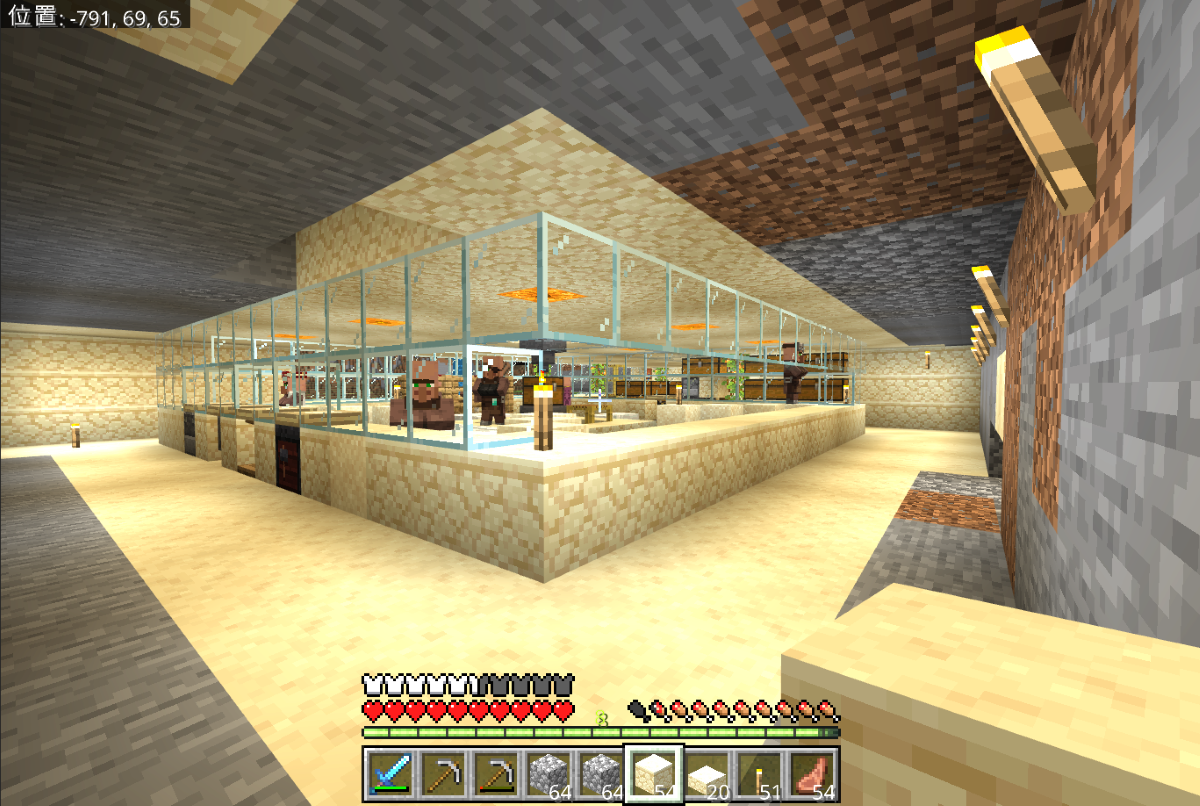Select the iron pickaxe without durability bar

[x=441, y=773]
